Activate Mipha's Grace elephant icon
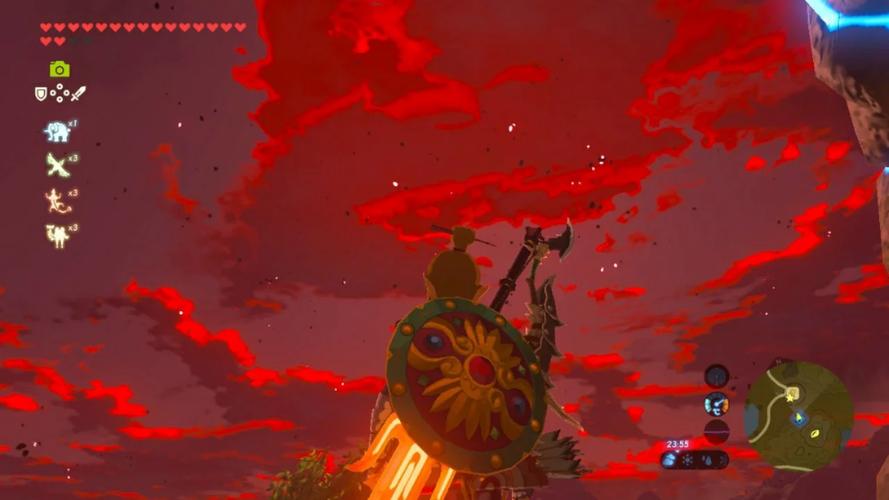Viewport: 889px width, 500px height. [56, 131]
